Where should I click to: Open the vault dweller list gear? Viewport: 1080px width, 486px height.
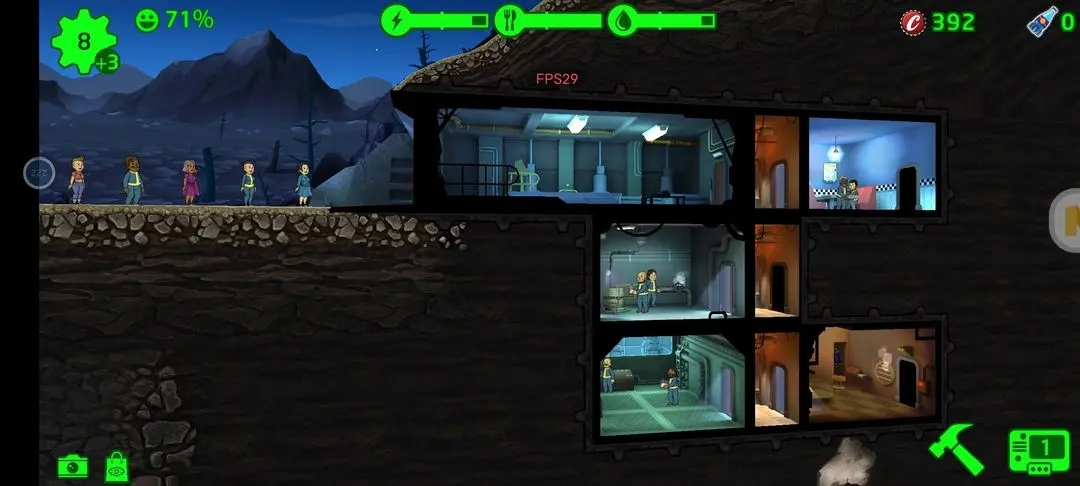84,42
